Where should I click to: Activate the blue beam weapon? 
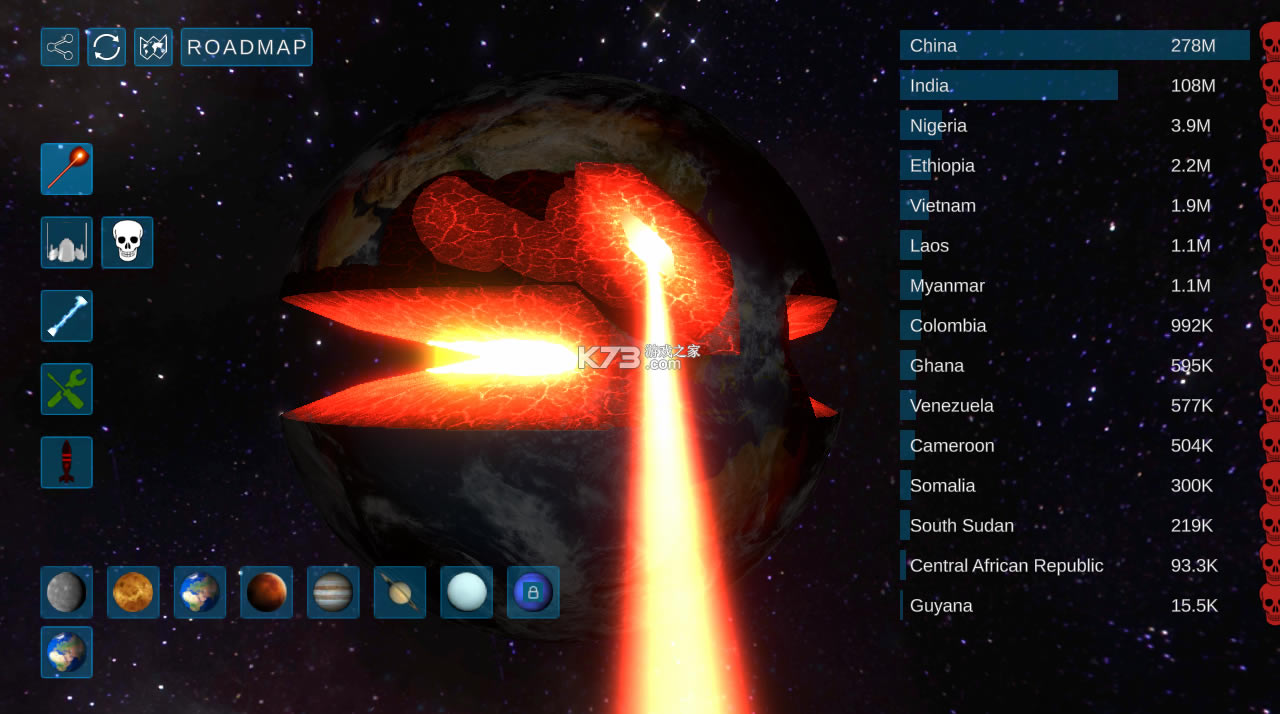pyautogui.click(x=67, y=316)
